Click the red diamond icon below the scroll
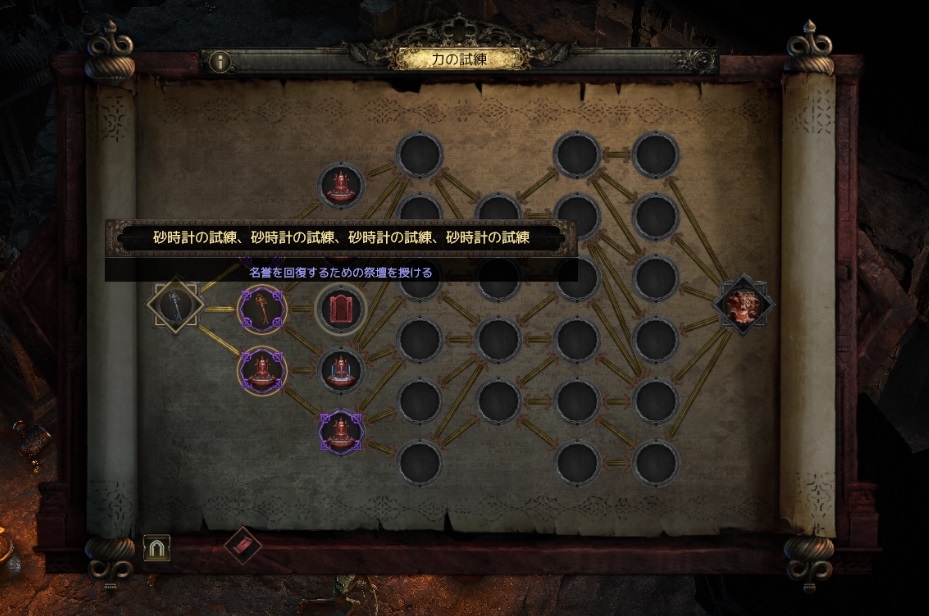 click(242, 545)
